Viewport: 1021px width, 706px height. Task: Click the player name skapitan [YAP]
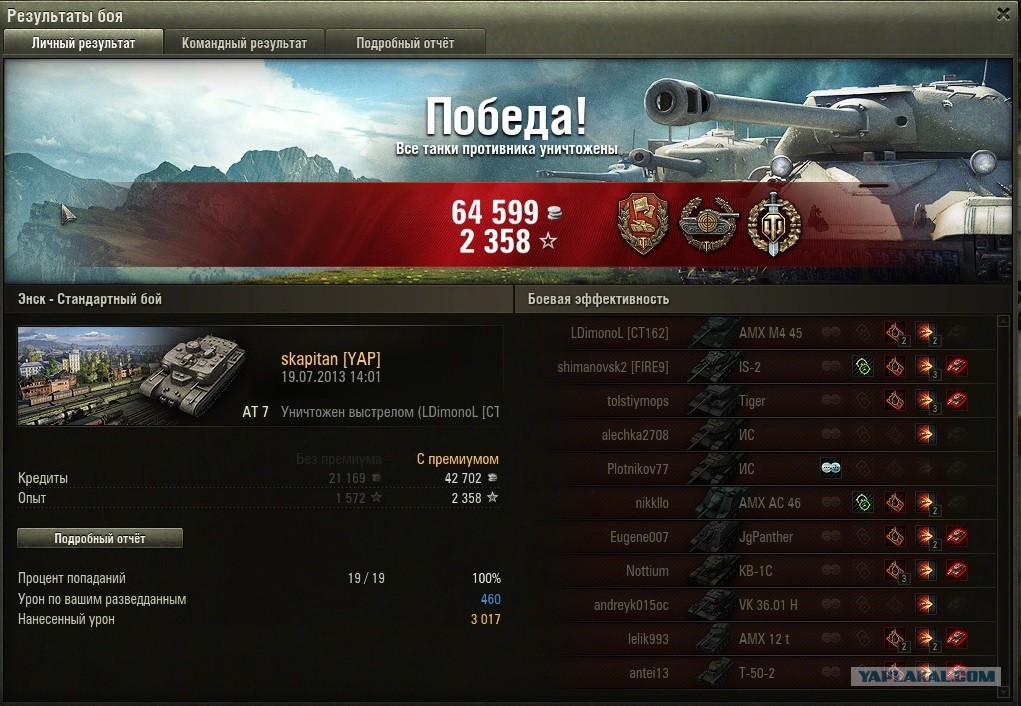(x=330, y=360)
